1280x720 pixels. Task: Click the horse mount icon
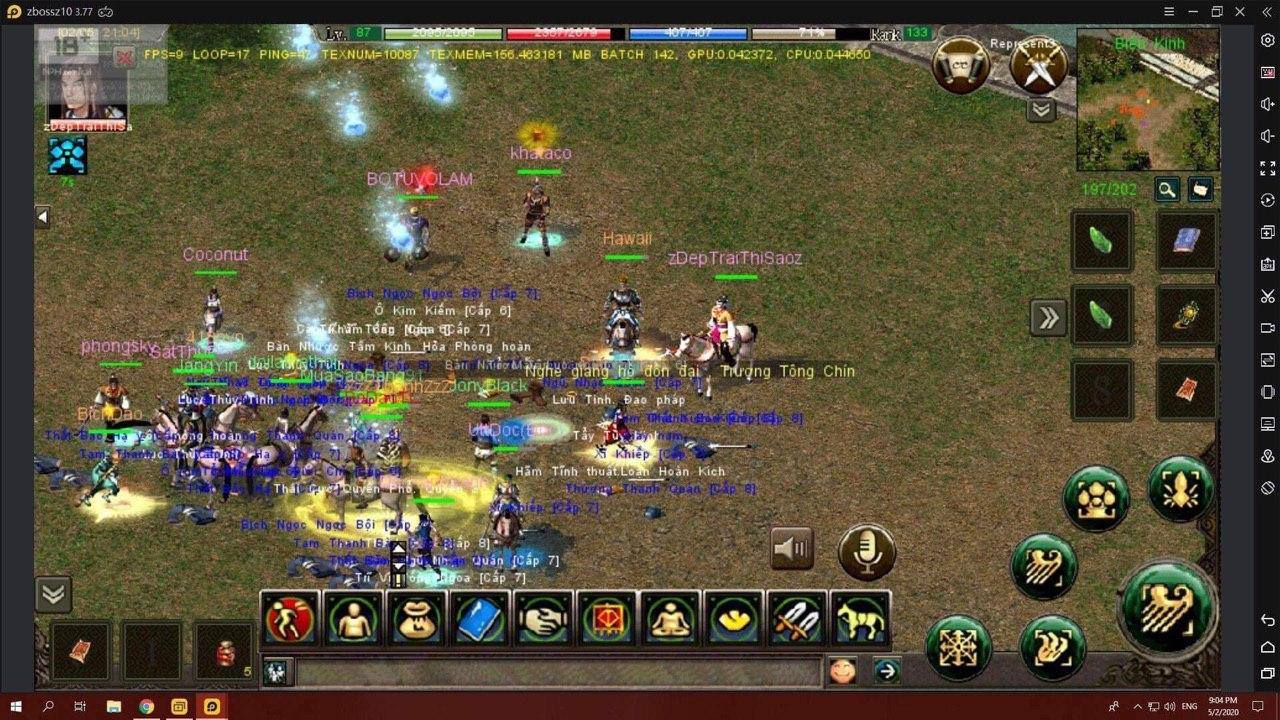861,620
